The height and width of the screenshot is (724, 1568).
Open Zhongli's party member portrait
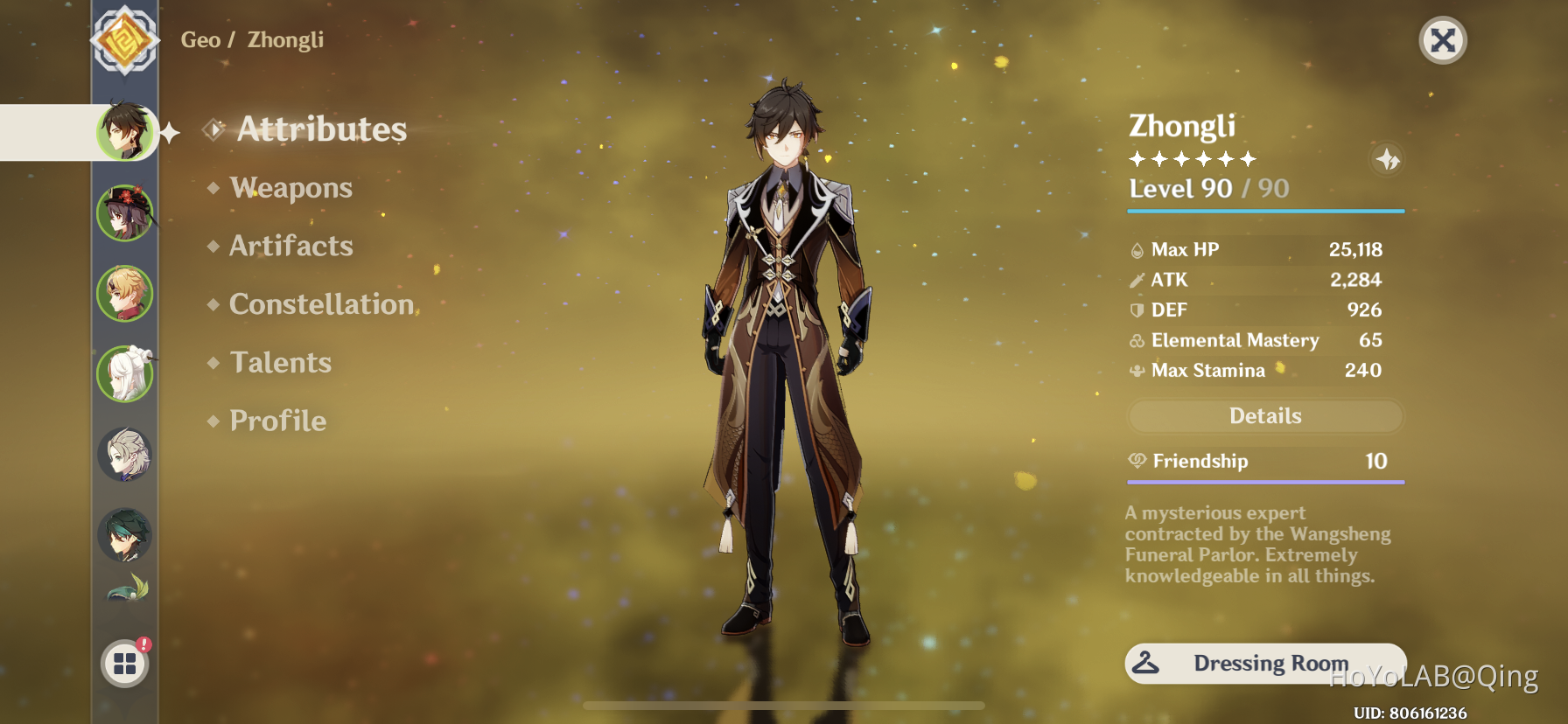point(125,133)
